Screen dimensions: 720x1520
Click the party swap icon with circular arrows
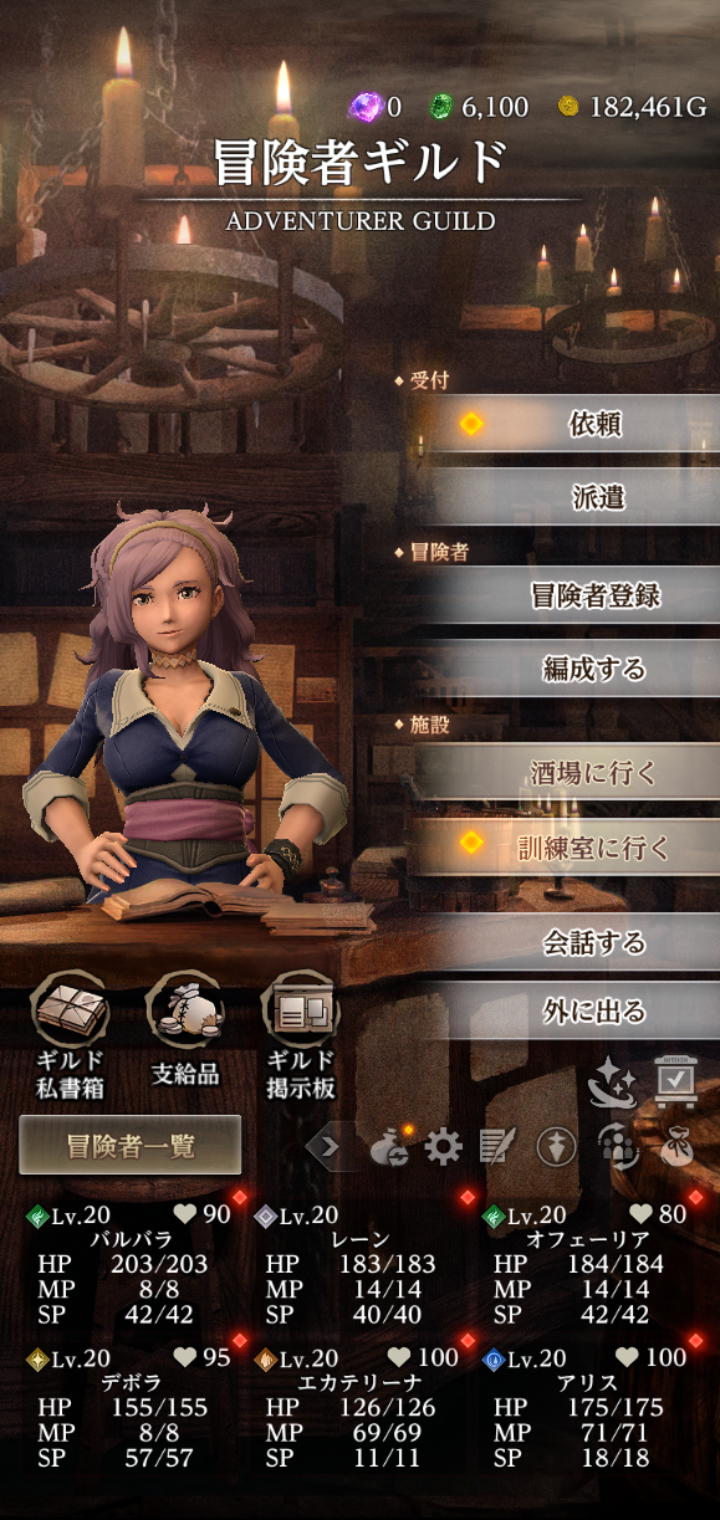[x=618, y=1146]
